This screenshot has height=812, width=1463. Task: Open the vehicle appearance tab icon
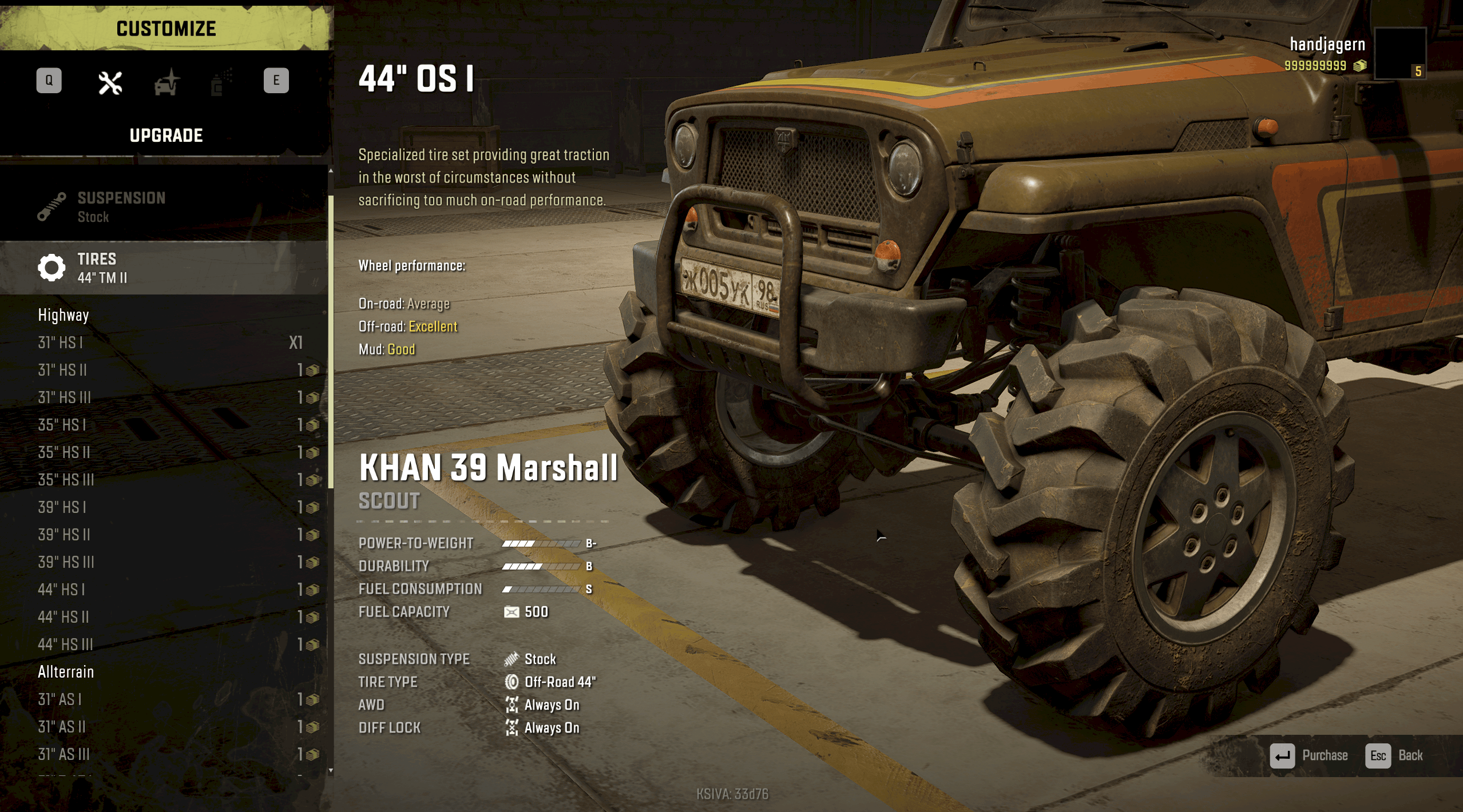point(166,83)
